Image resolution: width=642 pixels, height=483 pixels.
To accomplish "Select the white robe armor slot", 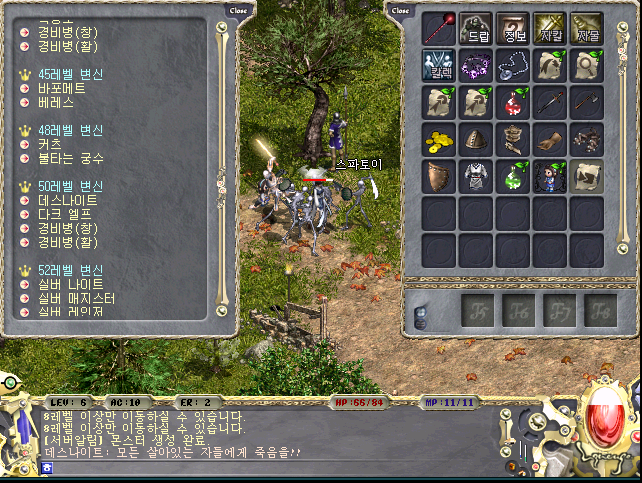I will pyautogui.click(x=475, y=176).
